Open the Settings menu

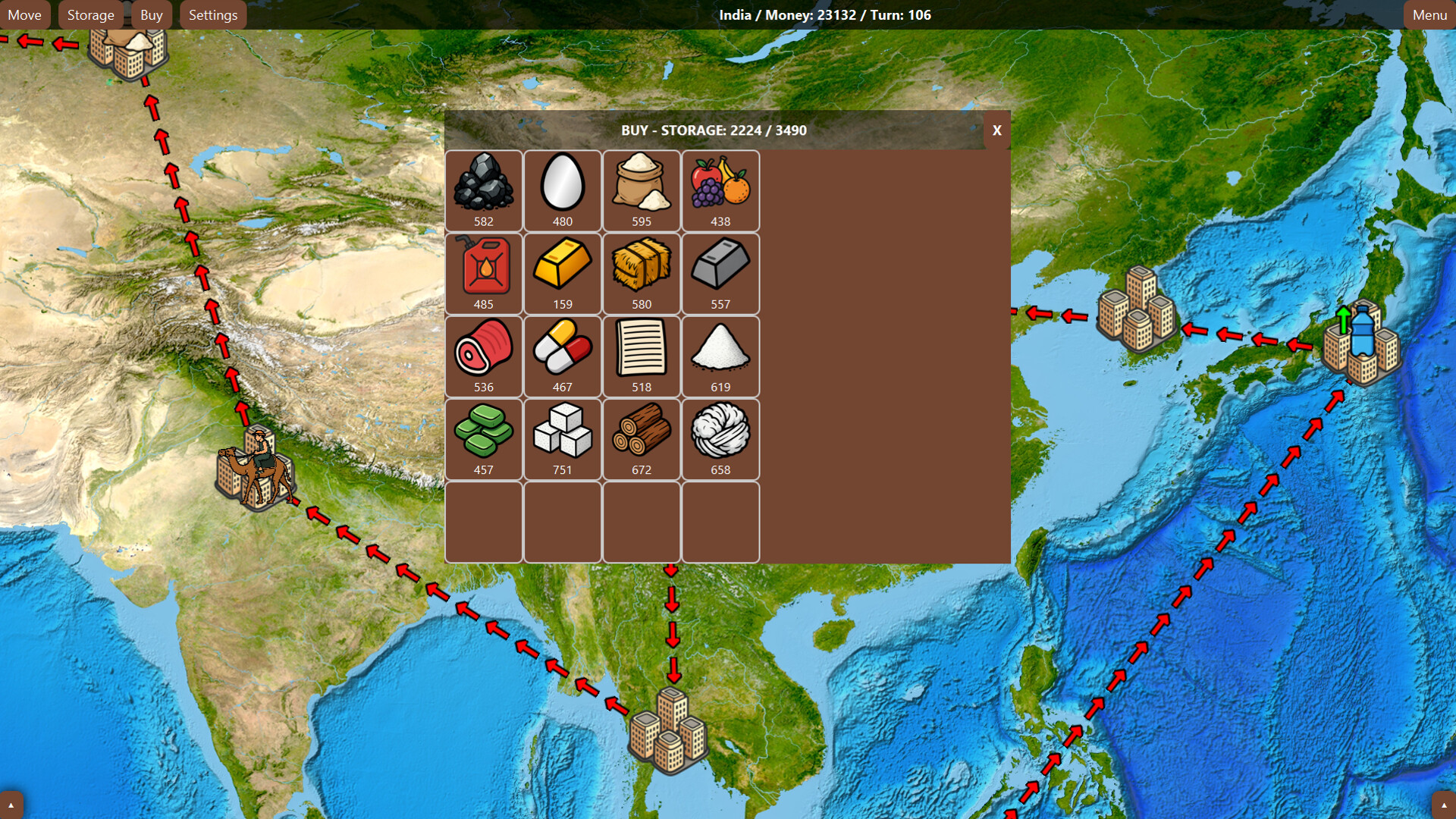coord(212,14)
